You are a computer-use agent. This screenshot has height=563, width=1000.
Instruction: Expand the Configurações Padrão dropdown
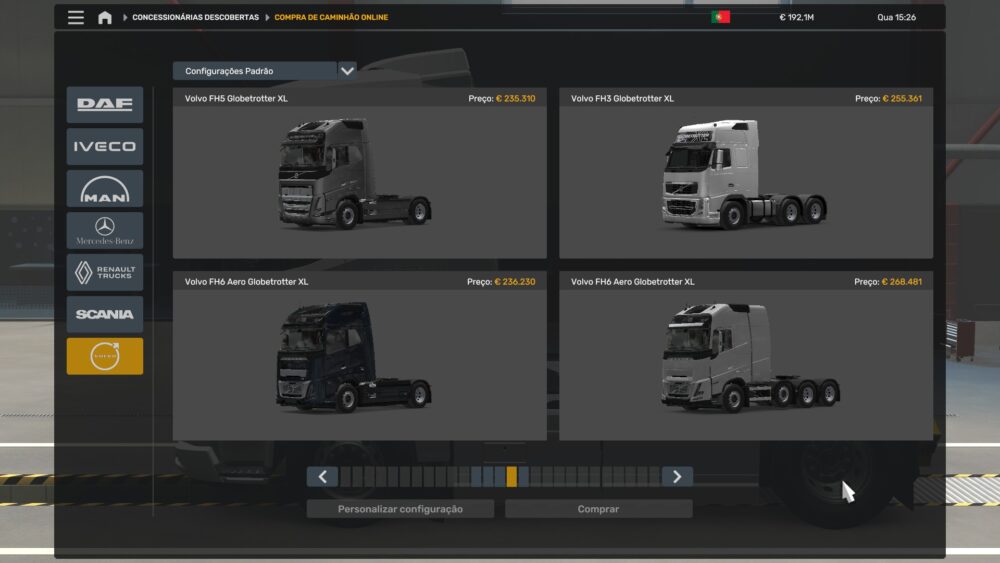347,71
